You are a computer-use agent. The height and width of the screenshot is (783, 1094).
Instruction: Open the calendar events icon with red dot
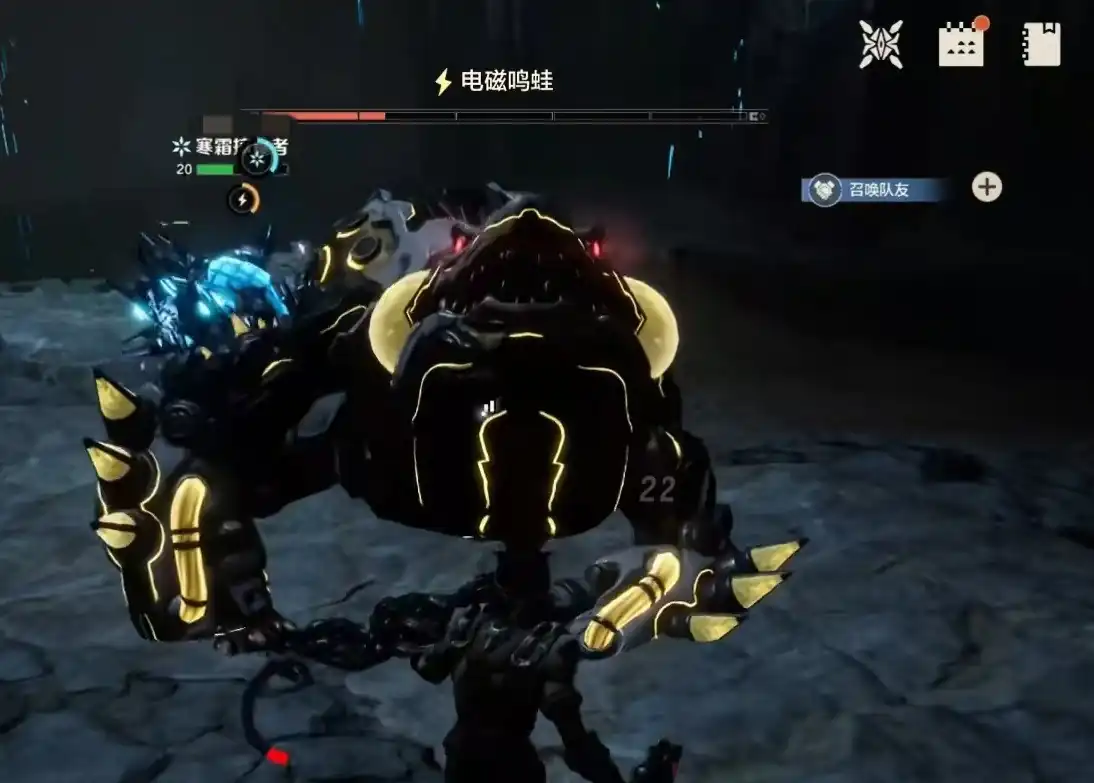(961, 45)
